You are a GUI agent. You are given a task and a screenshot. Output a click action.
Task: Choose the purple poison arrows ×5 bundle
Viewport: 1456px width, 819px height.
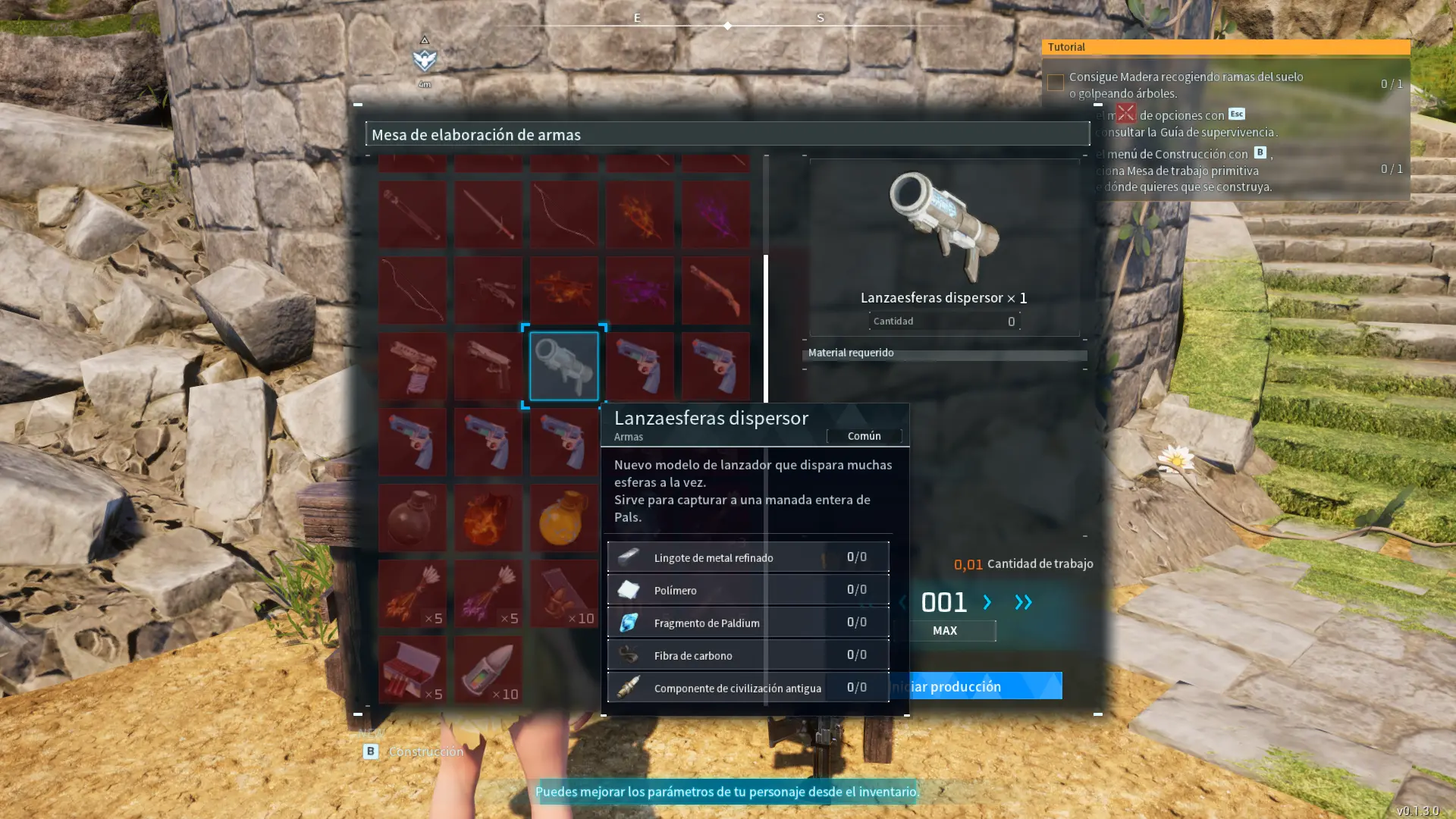pyautogui.click(x=488, y=594)
